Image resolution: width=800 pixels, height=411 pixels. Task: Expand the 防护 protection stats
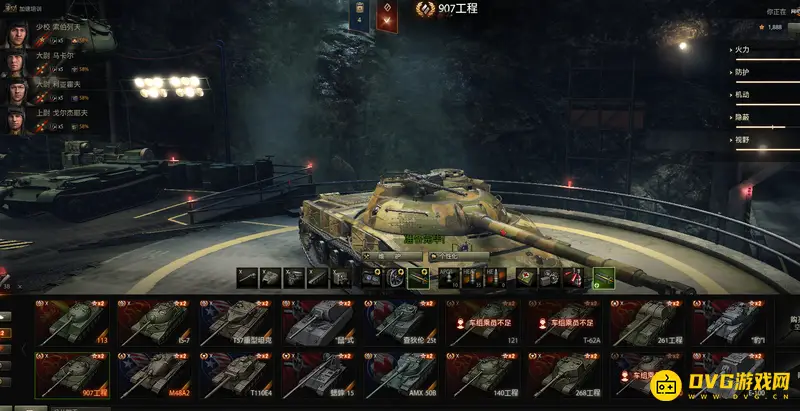click(760, 72)
